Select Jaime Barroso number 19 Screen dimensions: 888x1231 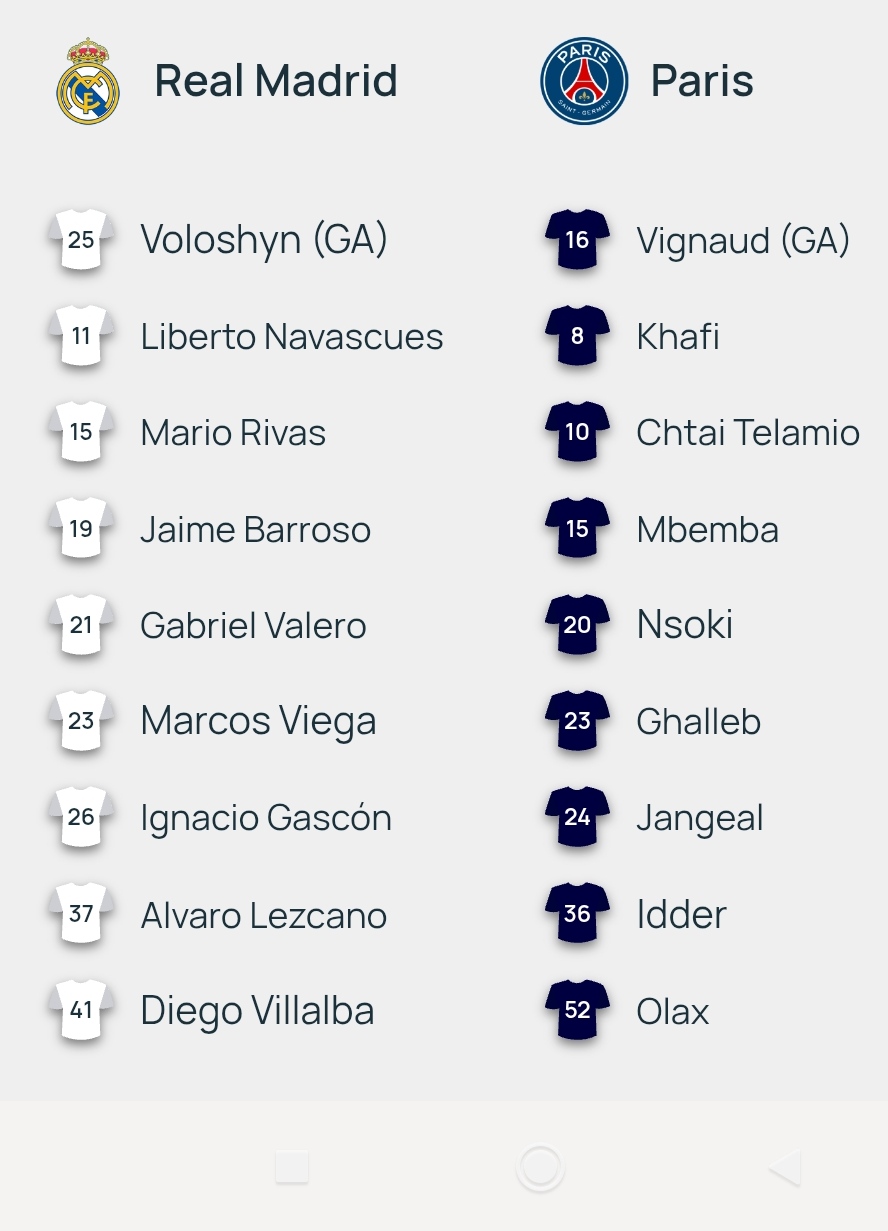(x=255, y=529)
